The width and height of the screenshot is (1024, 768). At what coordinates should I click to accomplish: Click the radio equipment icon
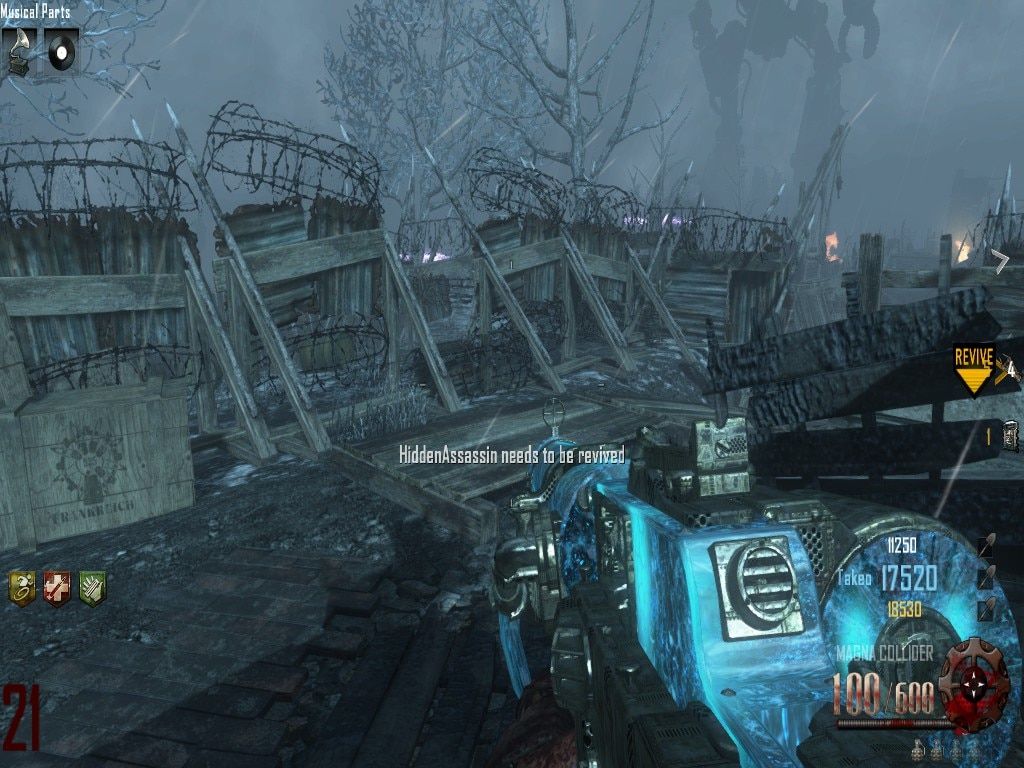tap(1011, 435)
